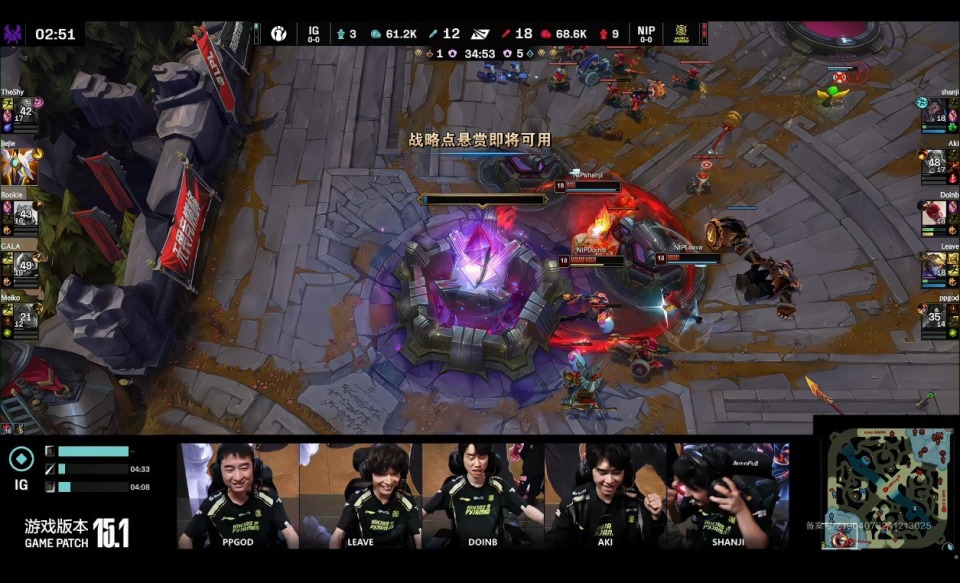Select shanji's champion portrait
The height and width of the screenshot is (583, 960).
(936, 112)
